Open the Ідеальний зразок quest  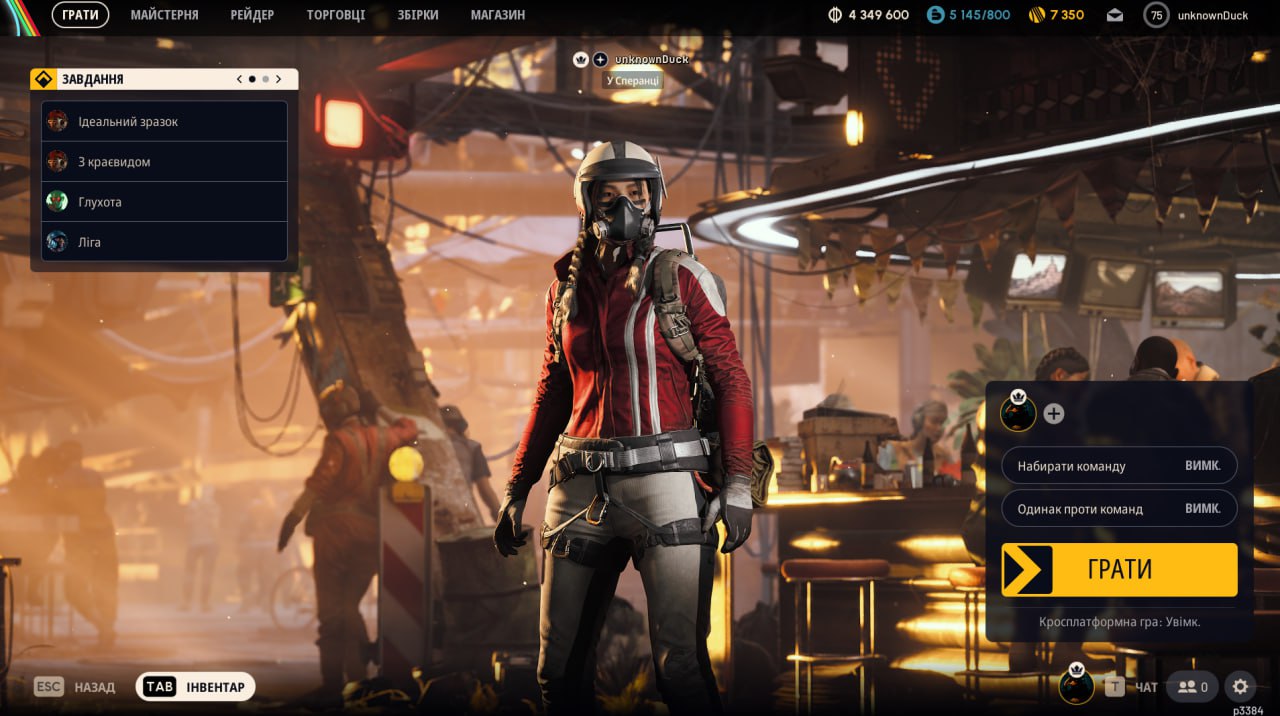[164, 122]
